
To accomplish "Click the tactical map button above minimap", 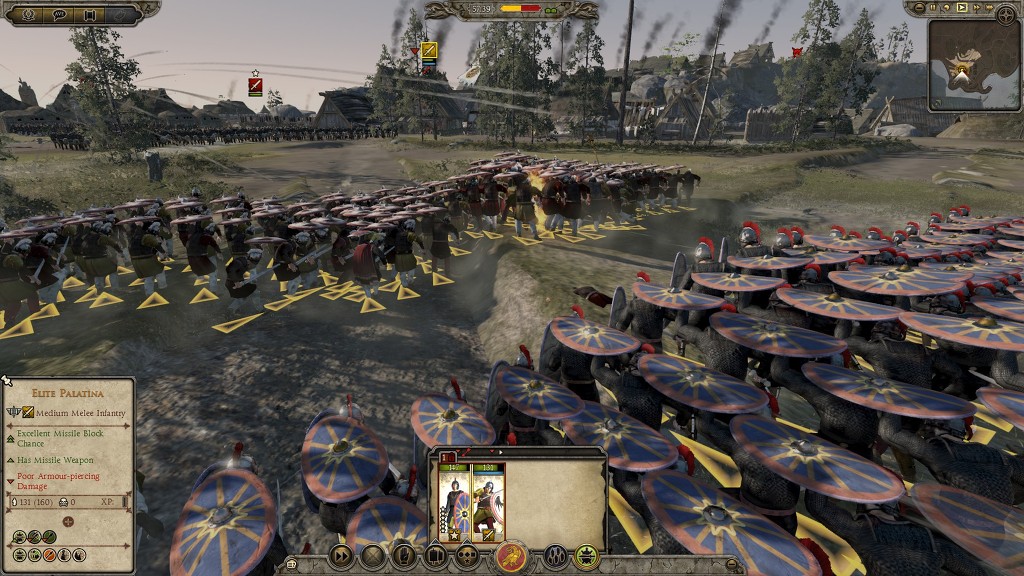I will click(x=1006, y=14).
